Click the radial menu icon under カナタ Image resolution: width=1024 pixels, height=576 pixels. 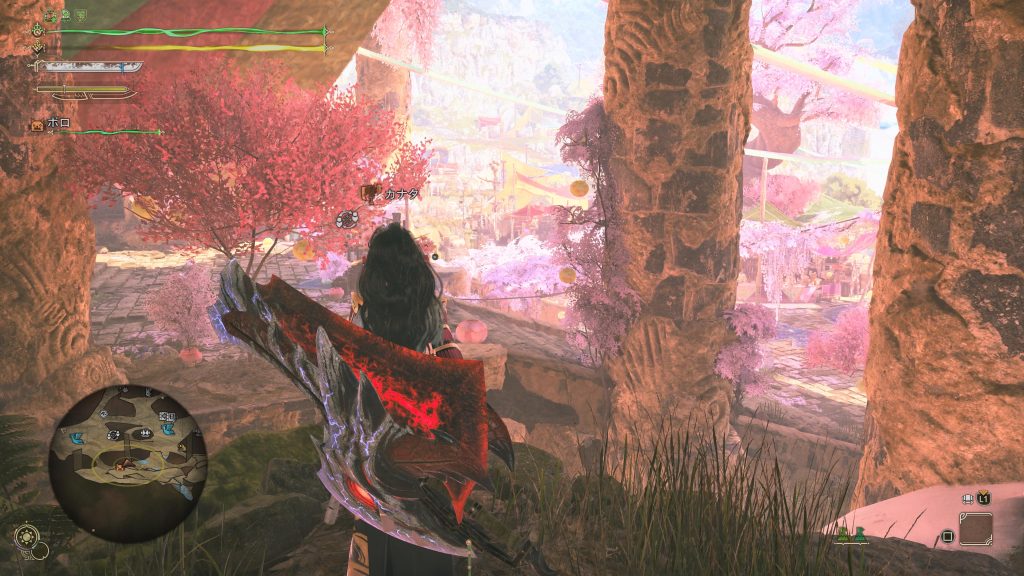[x=346, y=219]
